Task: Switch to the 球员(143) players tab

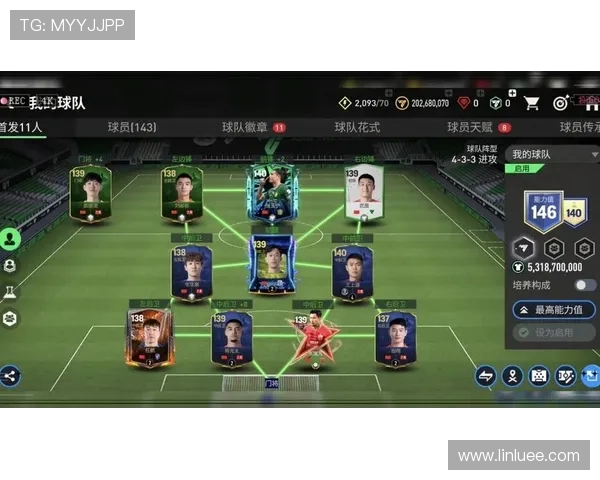Action: click(132, 127)
